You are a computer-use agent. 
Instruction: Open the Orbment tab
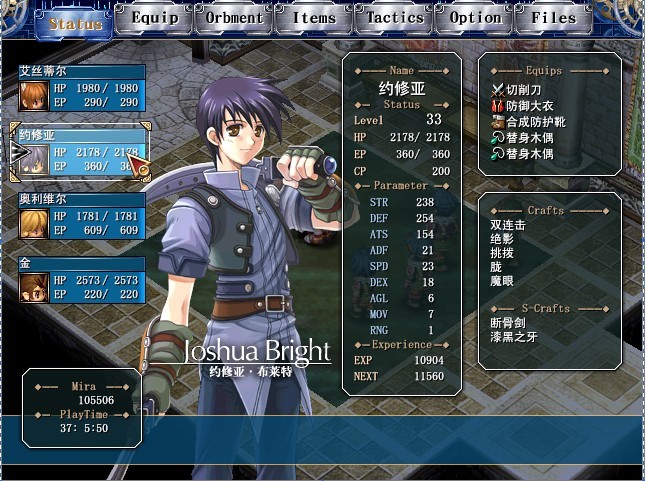[234, 18]
